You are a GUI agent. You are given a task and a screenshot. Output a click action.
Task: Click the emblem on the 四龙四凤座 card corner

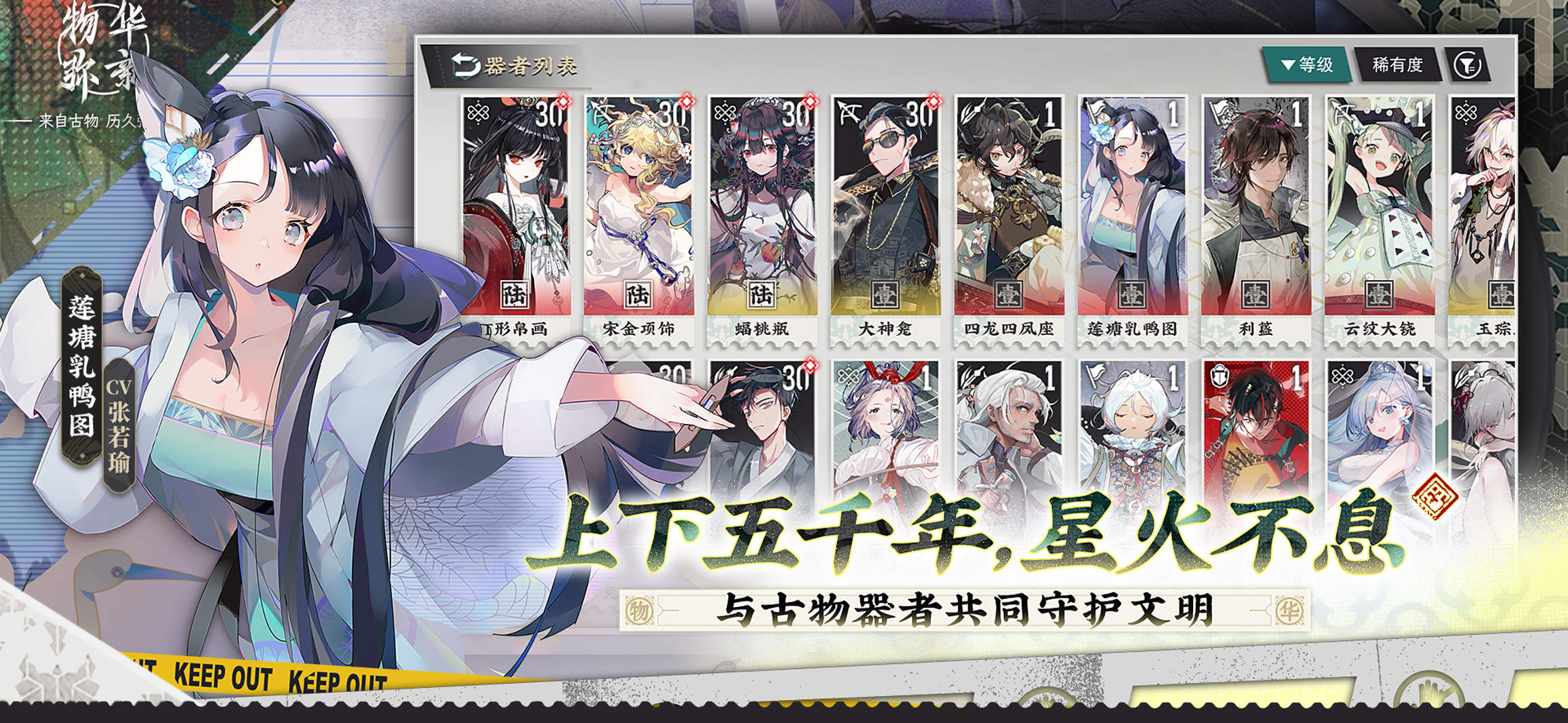(x=969, y=109)
